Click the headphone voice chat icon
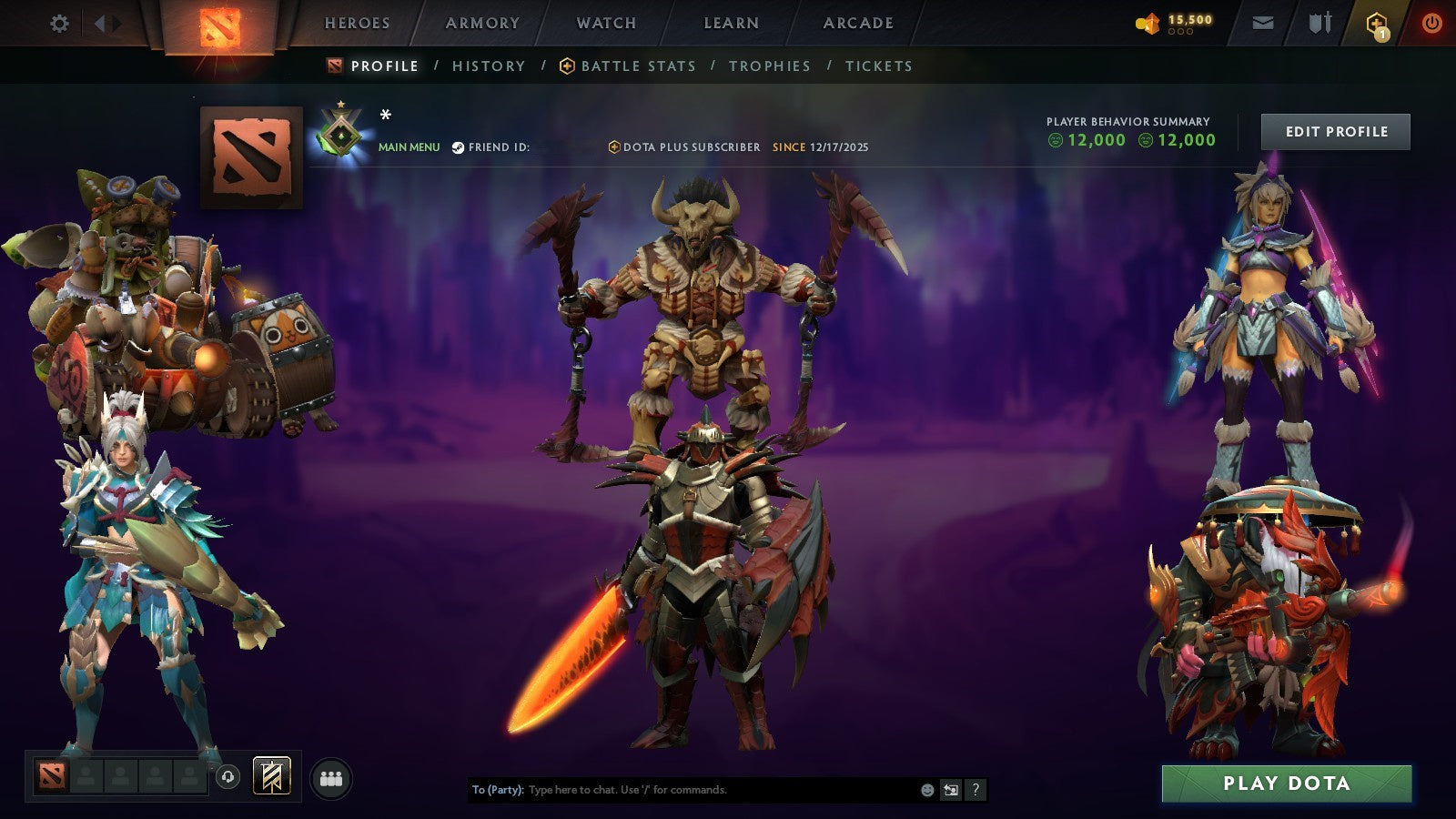 226,777
